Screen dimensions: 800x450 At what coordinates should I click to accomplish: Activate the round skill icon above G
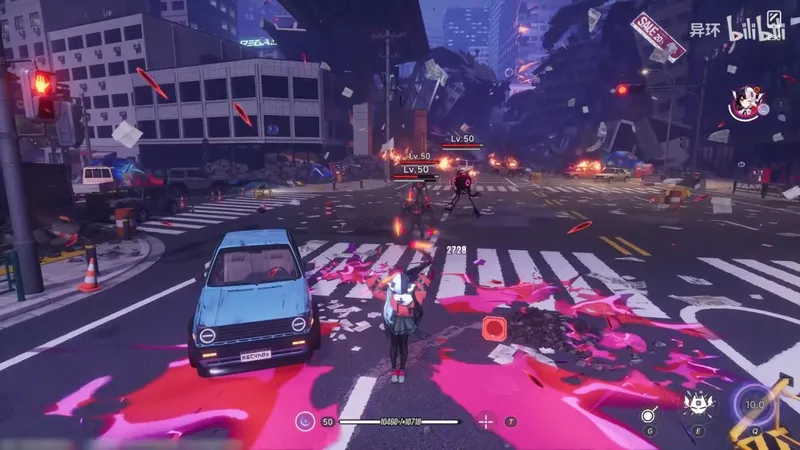649,414
